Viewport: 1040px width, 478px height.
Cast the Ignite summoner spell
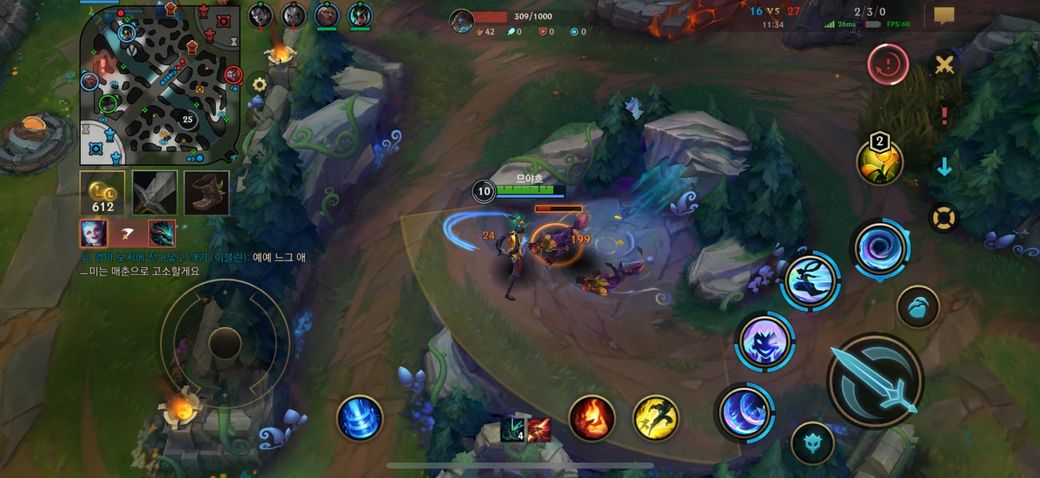tap(591, 417)
